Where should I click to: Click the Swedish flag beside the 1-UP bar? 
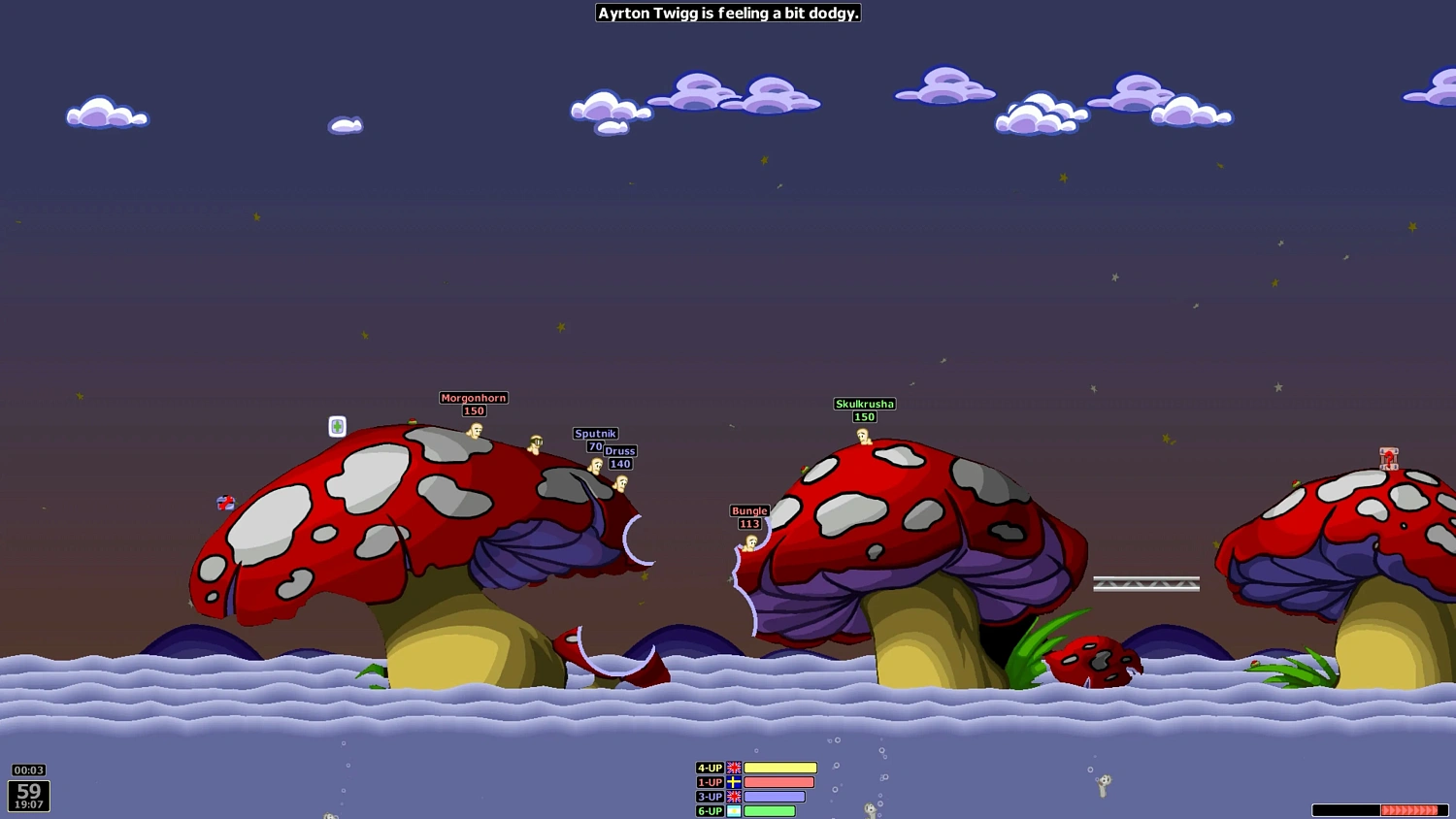click(x=734, y=782)
